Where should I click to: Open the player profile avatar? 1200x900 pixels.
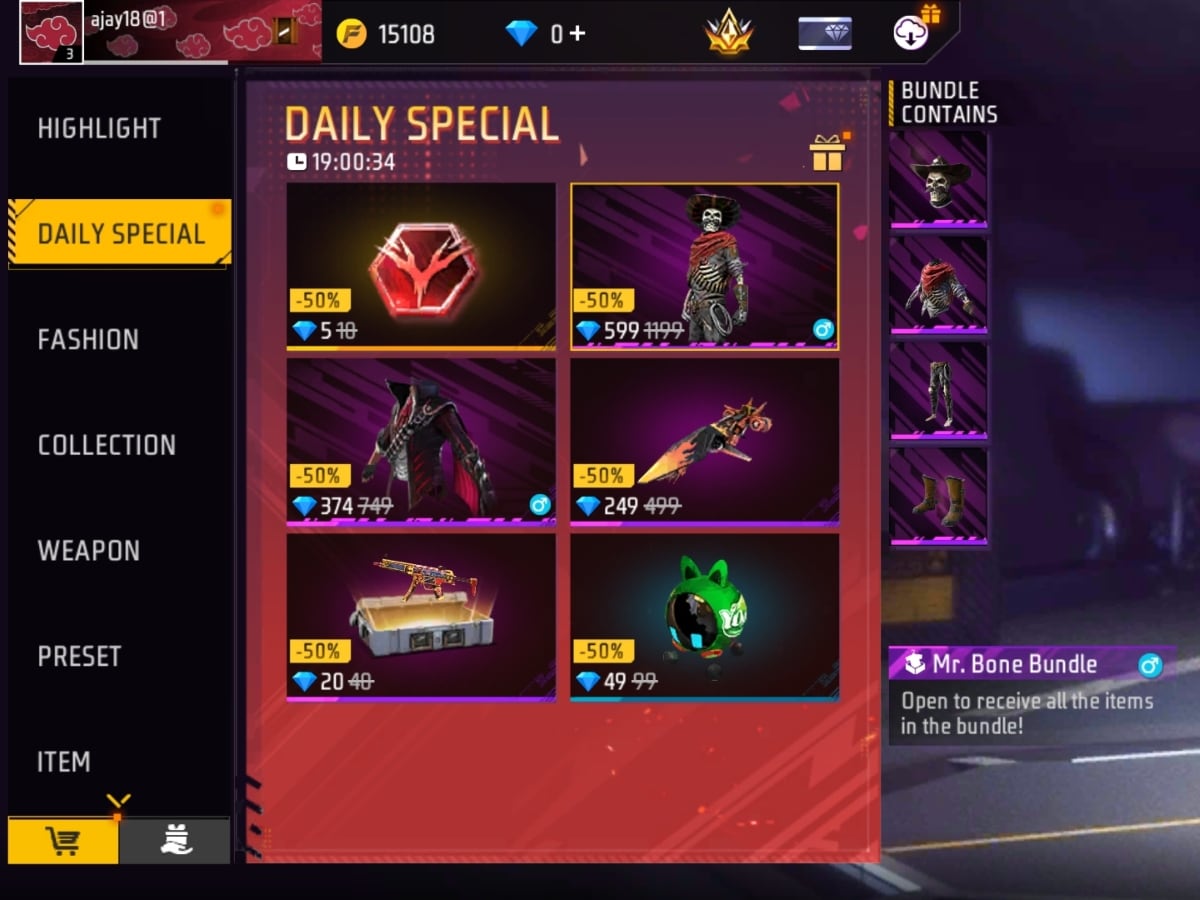click(x=52, y=31)
